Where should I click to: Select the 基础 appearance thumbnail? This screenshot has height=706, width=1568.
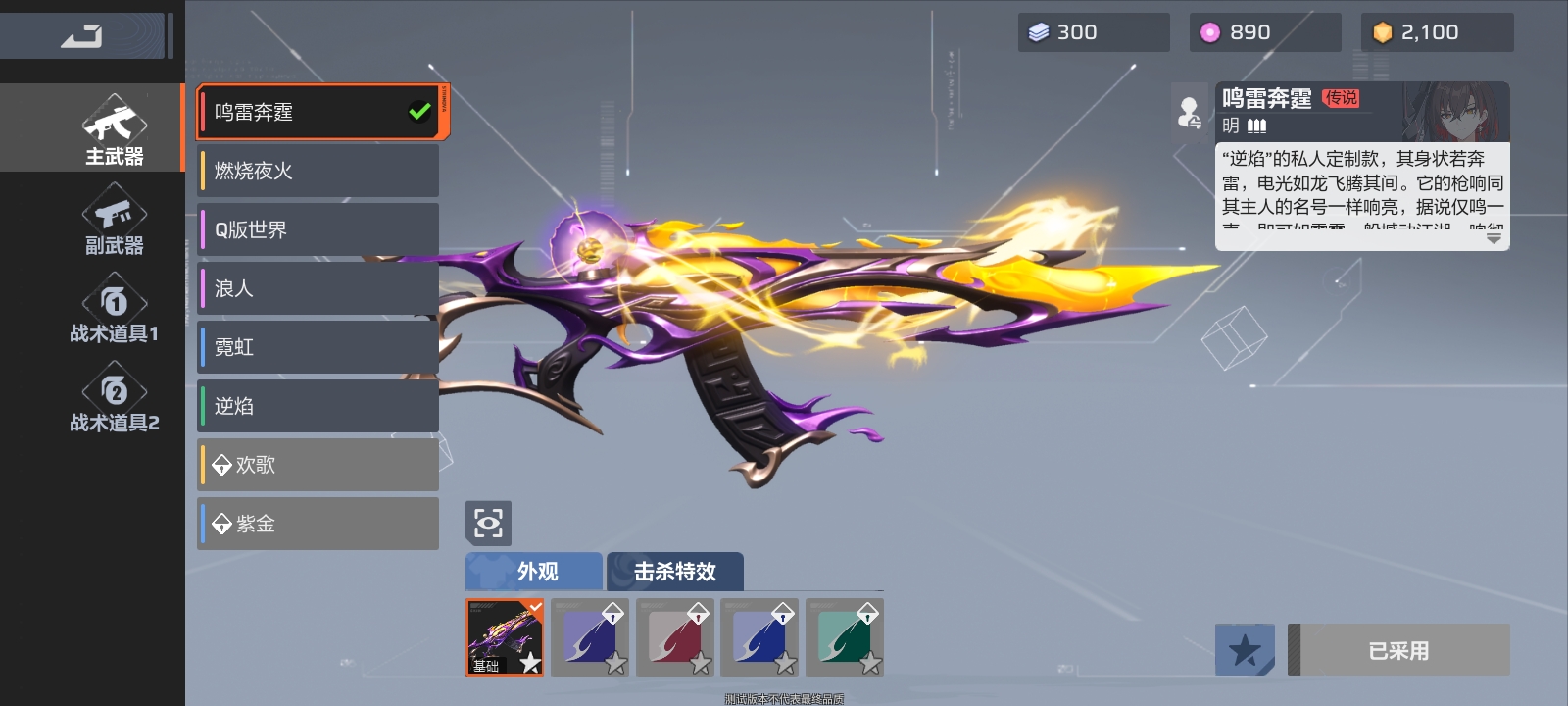pos(505,637)
